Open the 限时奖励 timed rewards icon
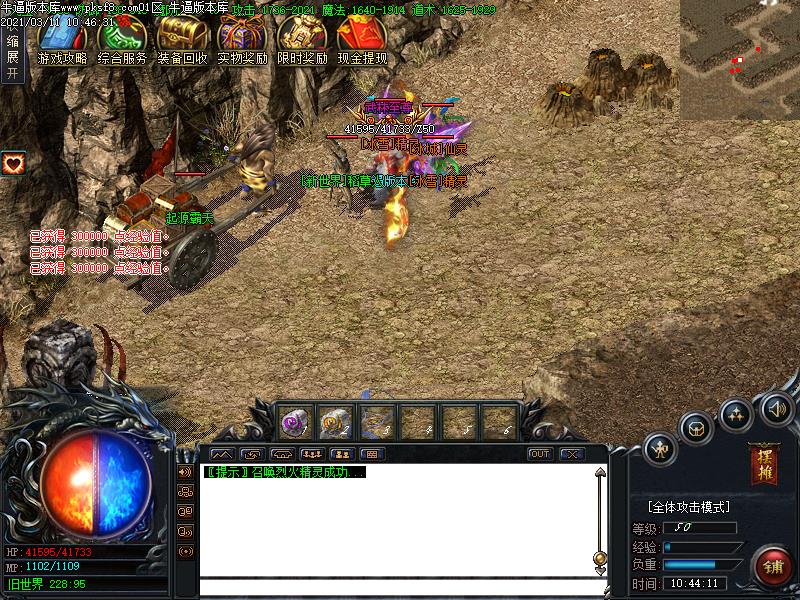The height and width of the screenshot is (600, 800). [302, 40]
